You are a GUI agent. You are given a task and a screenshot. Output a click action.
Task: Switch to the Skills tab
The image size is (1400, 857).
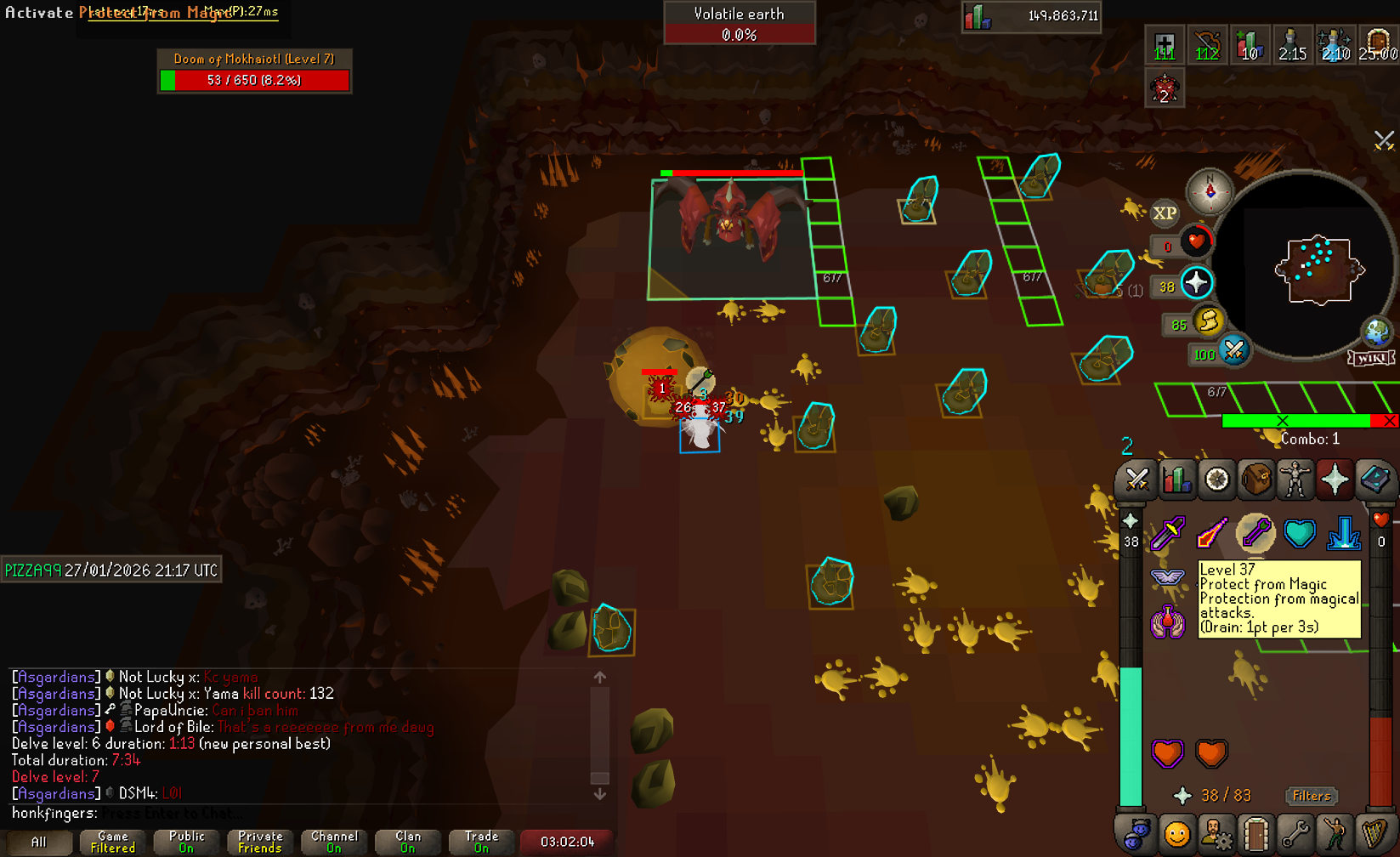tap(1176, 480)
